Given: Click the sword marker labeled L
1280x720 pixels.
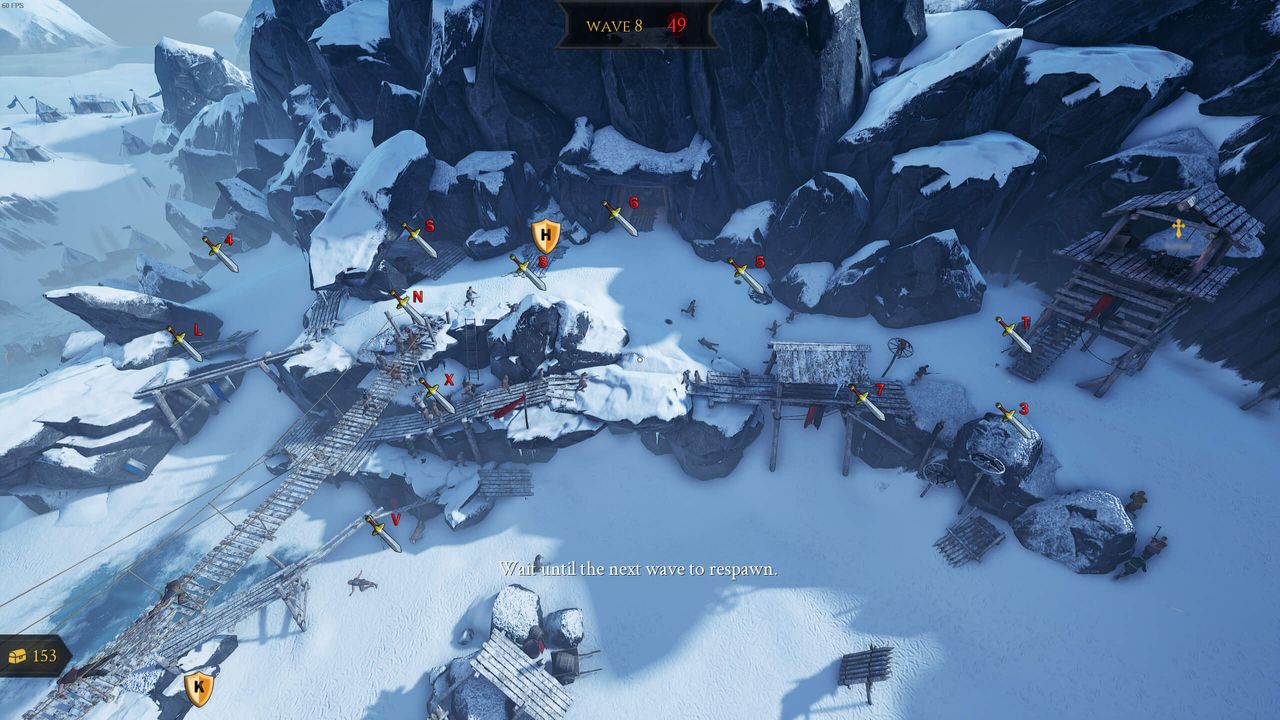Looking at the screenshot, I should [x=184, y=343].
